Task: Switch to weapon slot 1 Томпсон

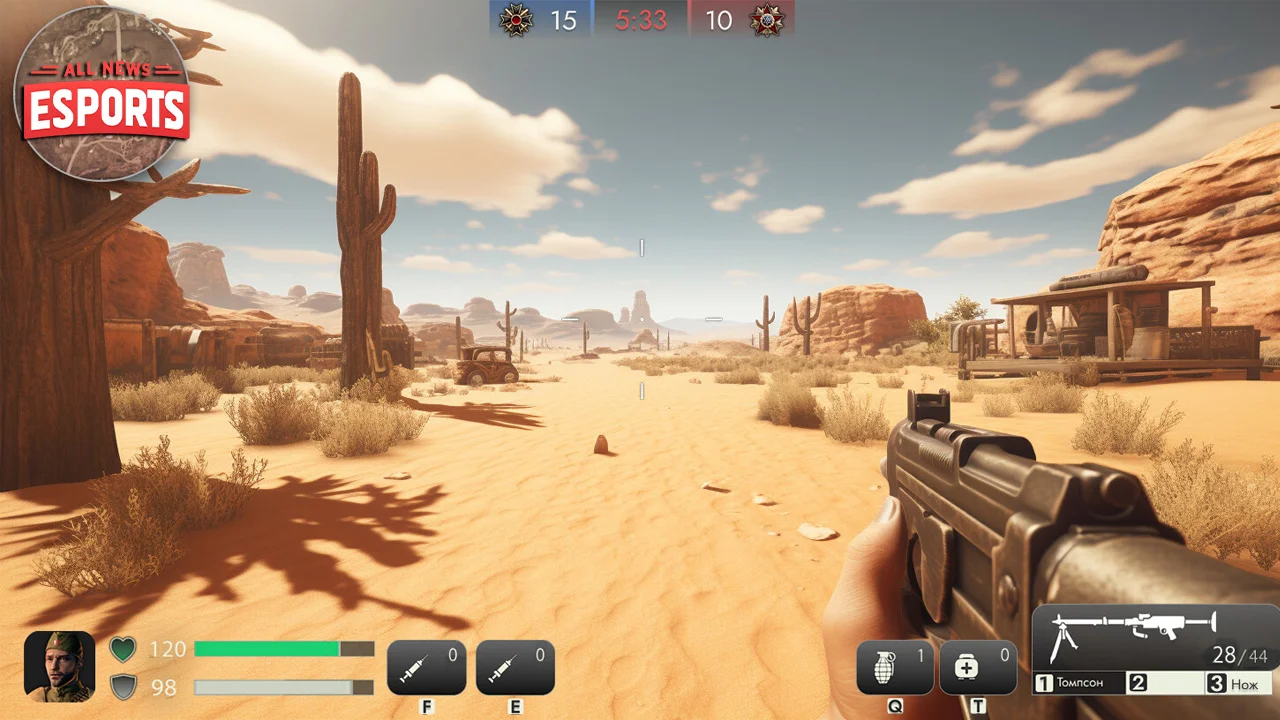Action: click(x=1079, y=683)
